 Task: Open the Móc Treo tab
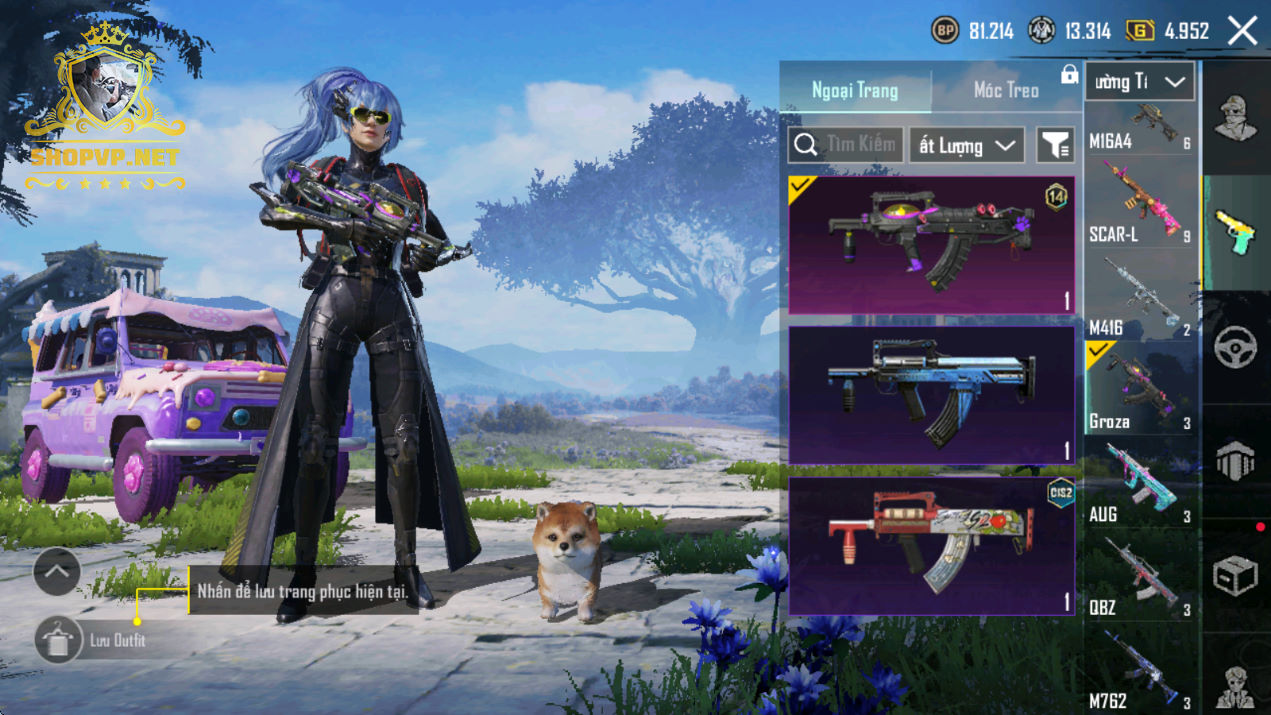pos(1006,90)
